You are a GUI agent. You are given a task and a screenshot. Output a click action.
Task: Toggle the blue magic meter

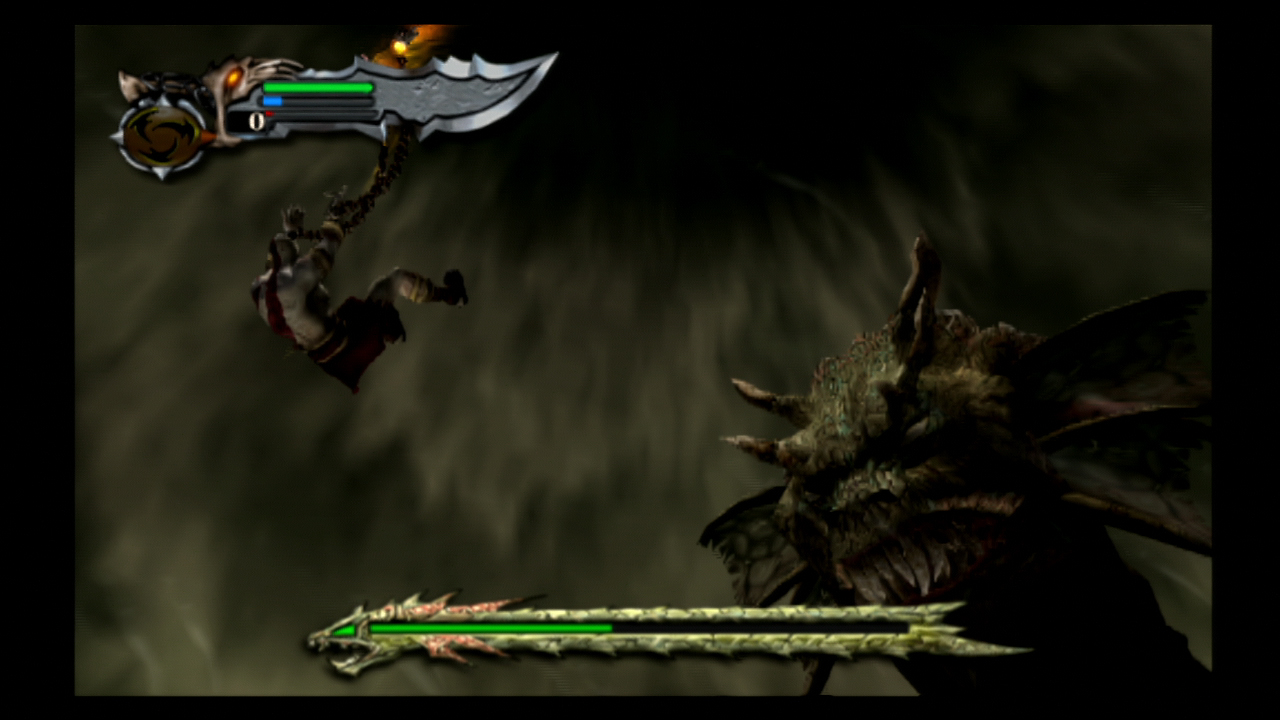tap(270, 101)
